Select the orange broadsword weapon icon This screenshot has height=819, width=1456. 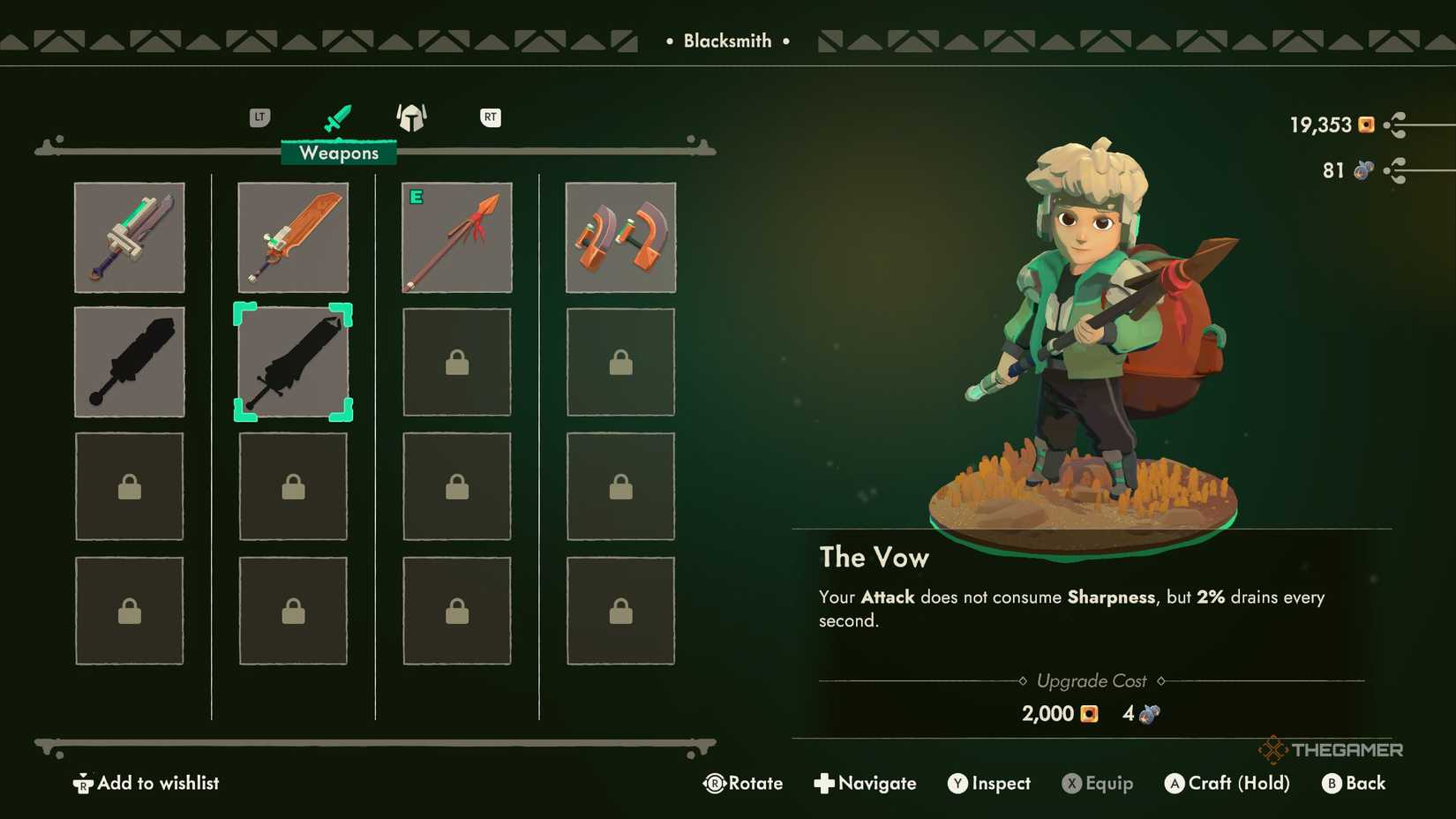[x=292, y=237]
